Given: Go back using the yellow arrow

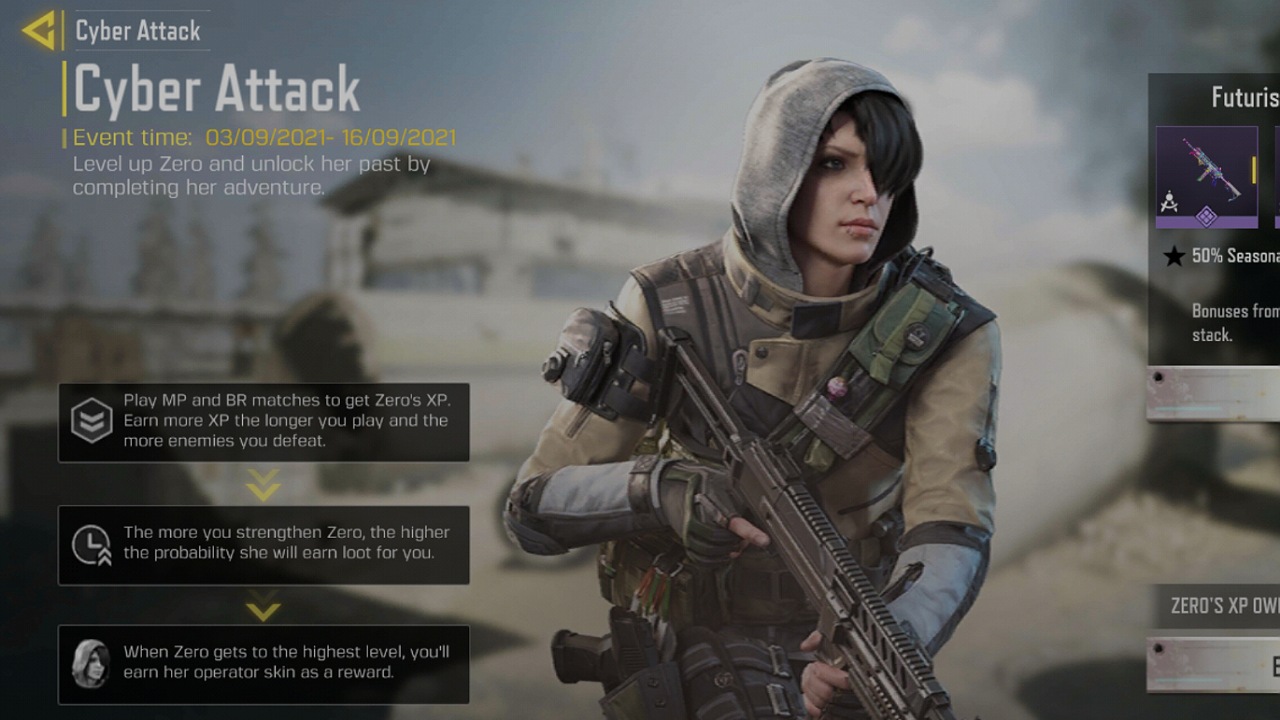Looking at the screenshot, I should (x=39, y=31).
